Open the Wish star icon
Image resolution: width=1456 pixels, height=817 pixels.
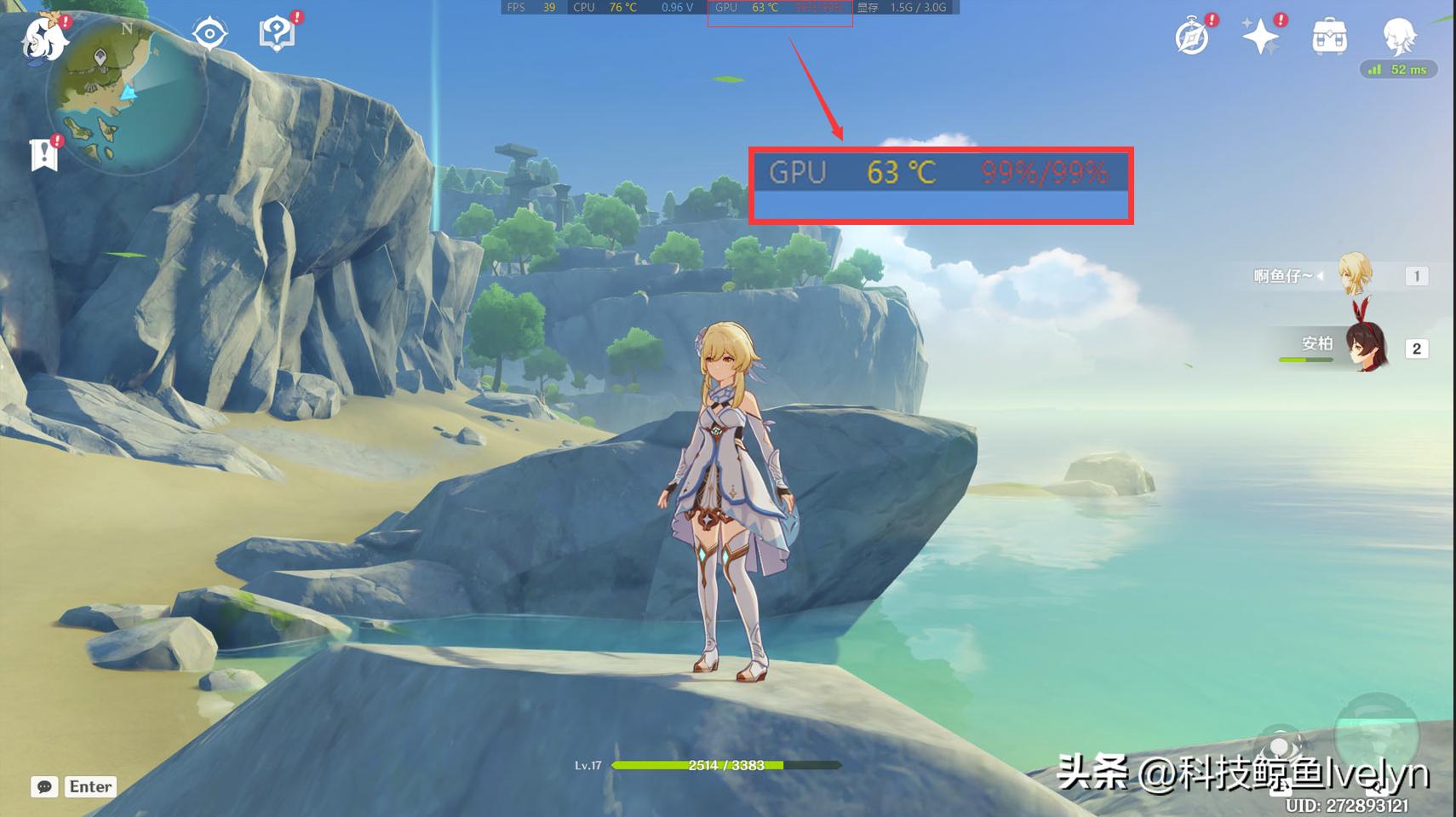point(1260,37)
